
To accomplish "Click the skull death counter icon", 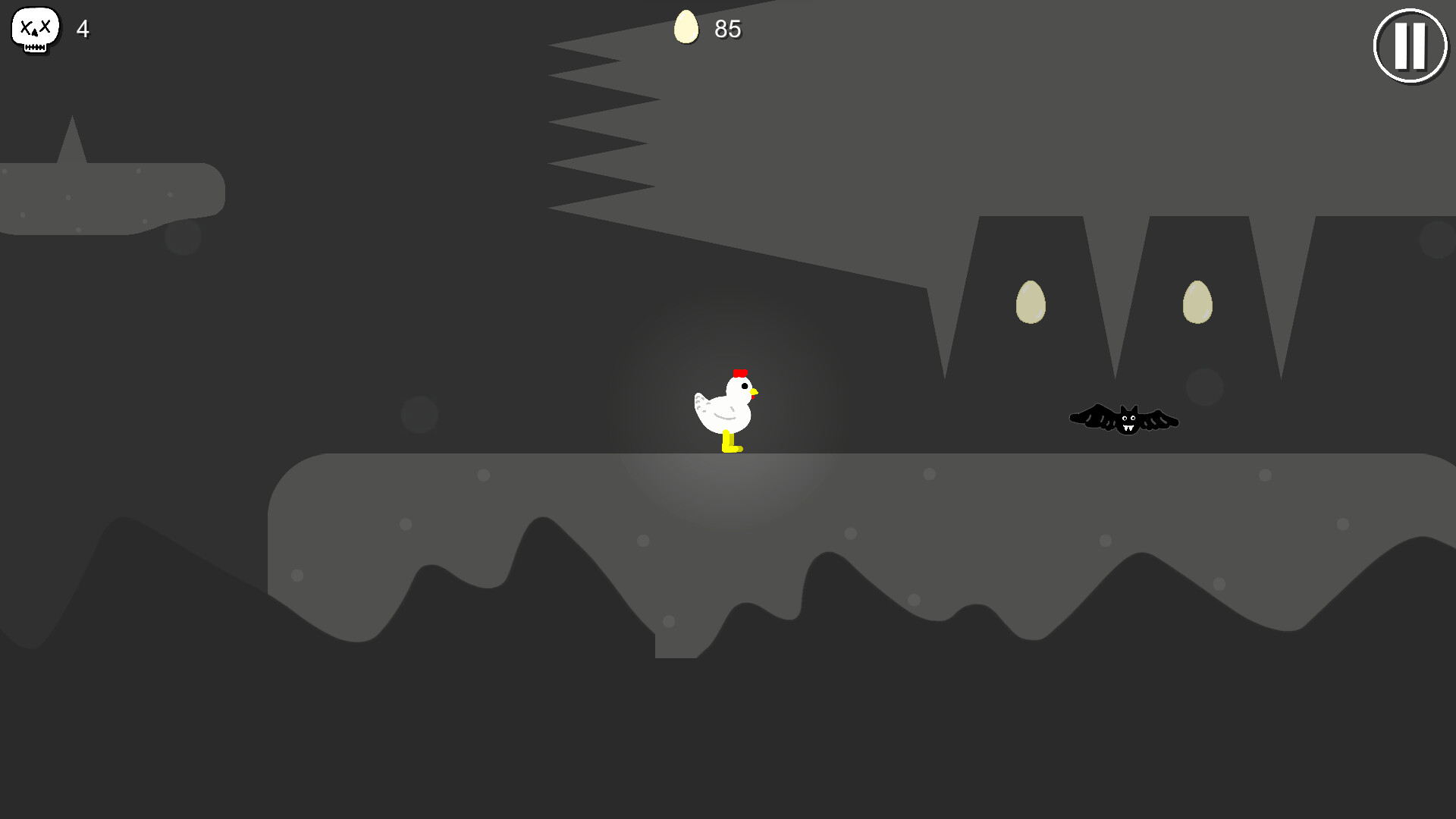I will click(35, 29).
